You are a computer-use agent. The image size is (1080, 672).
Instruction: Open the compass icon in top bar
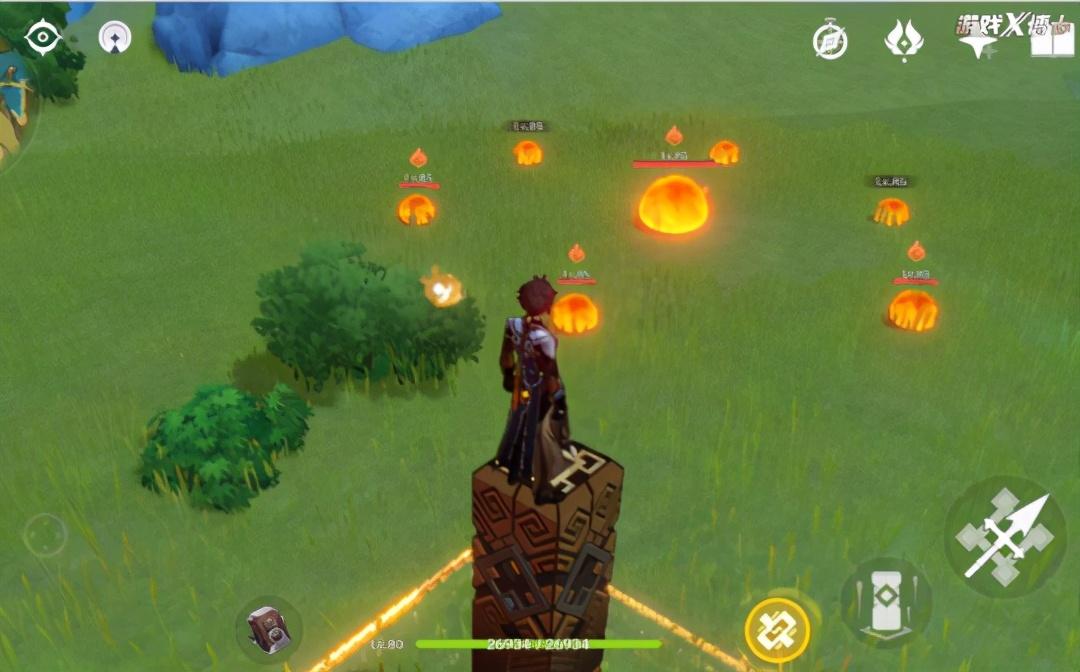830,41
